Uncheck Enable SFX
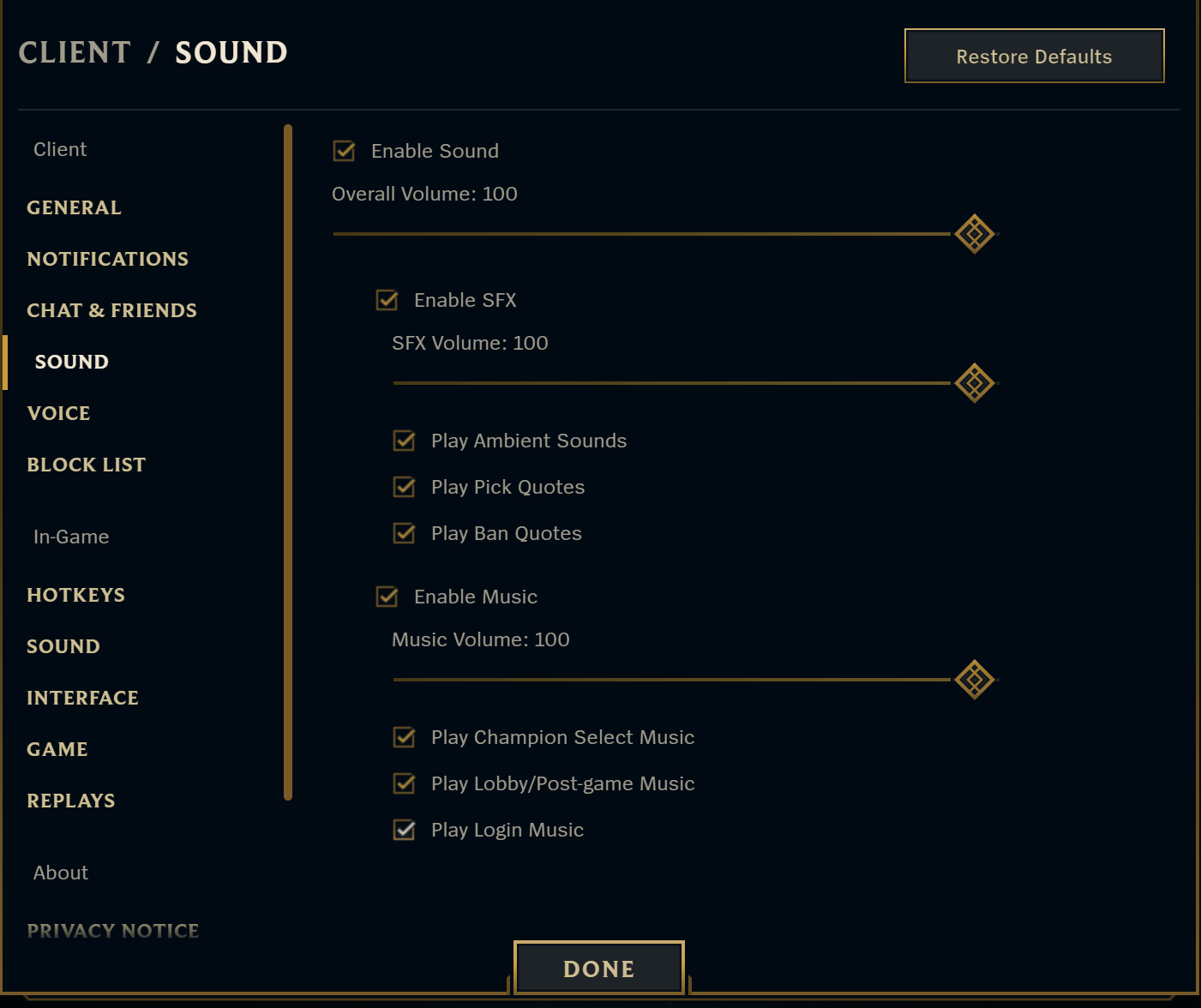 pyautogui.click(x=386, y=300)
